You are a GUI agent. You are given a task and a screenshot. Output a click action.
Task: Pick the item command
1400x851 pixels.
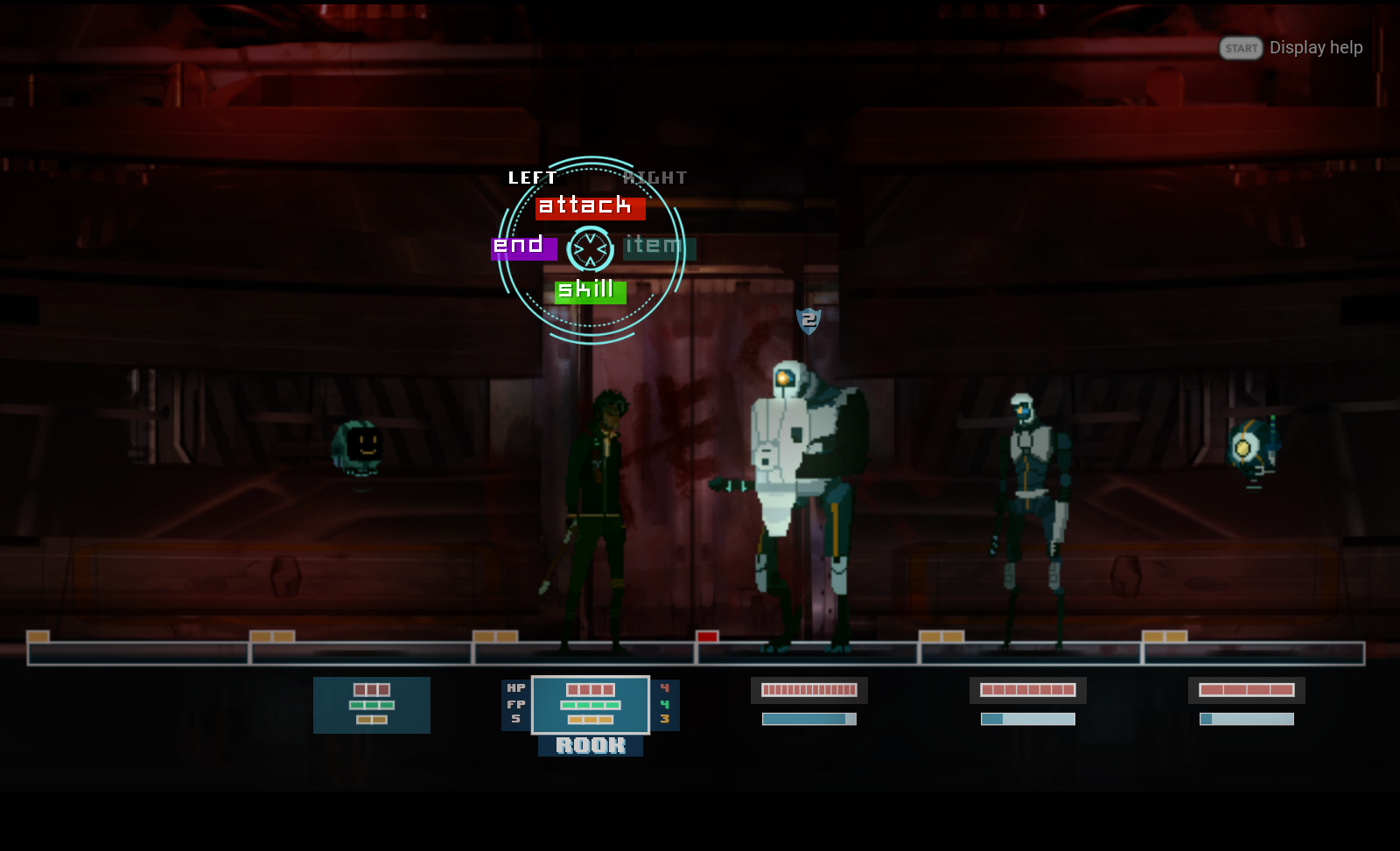pos(658,248)
